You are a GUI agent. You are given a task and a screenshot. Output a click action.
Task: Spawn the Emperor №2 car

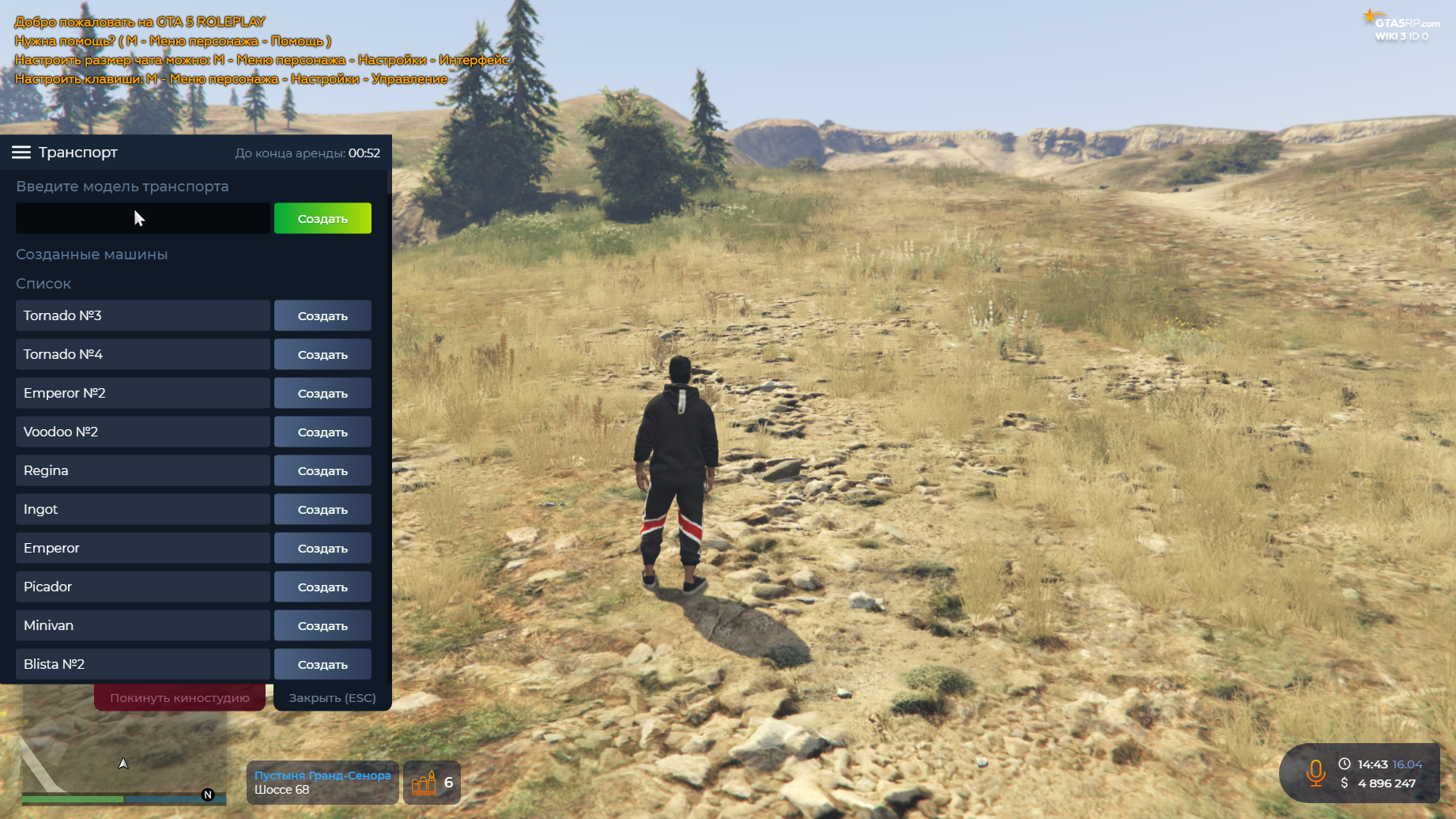tap(323, 393)
